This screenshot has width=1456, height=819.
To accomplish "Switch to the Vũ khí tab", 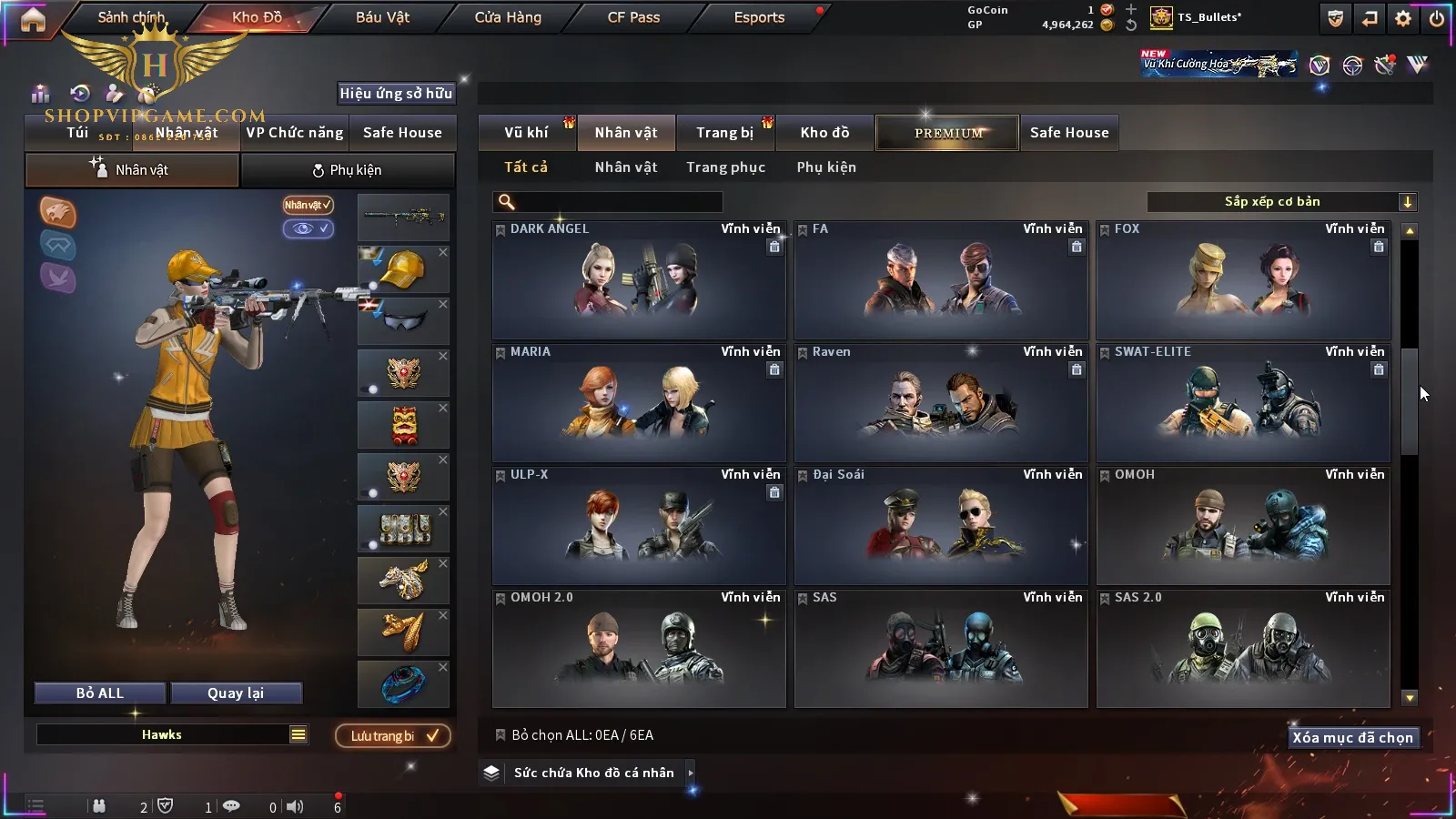I will 526,133.
